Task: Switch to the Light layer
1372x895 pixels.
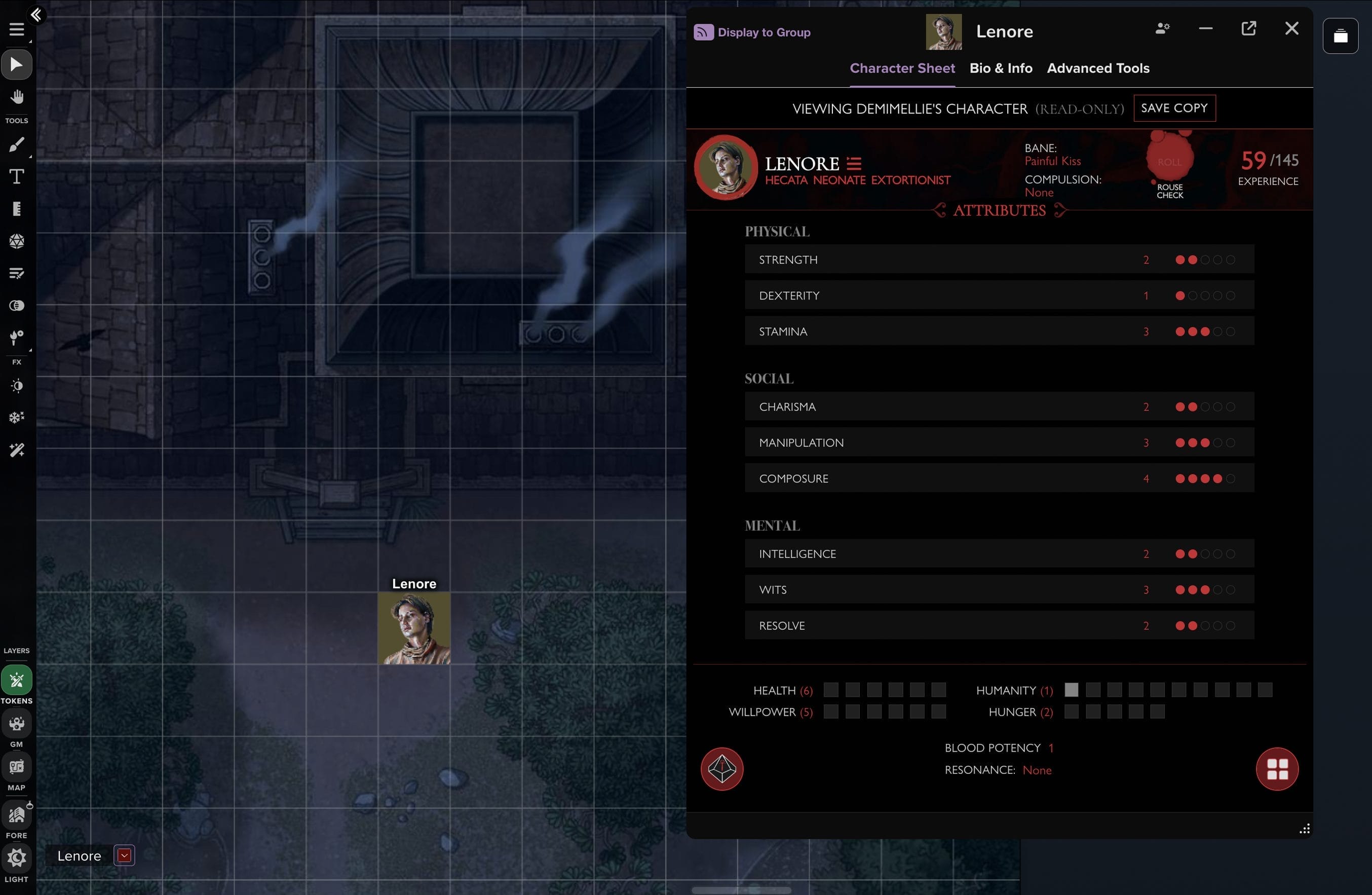Action: tap(17, 857)
